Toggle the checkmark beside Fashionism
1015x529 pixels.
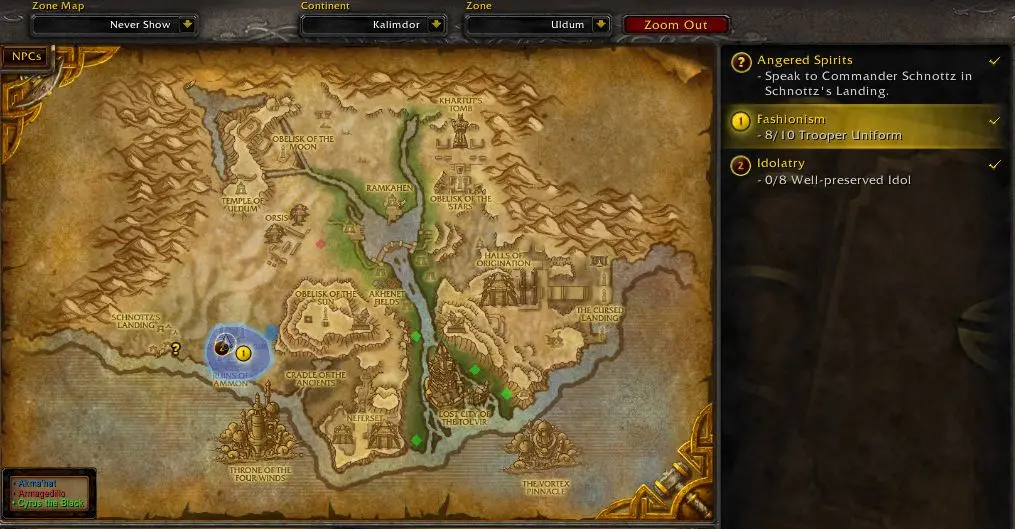pos(994,120)
